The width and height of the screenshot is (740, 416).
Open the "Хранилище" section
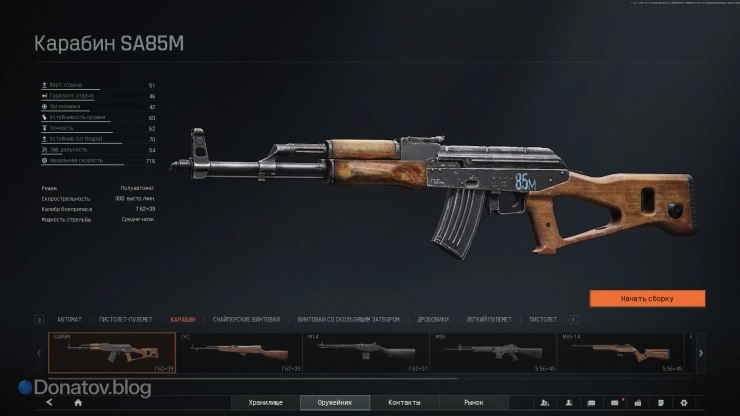[264, 403]
